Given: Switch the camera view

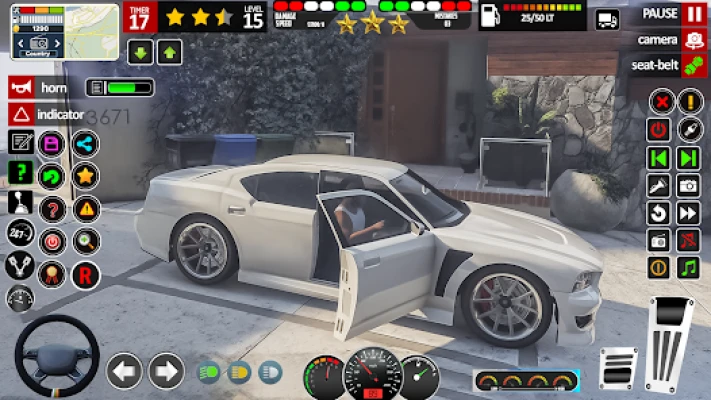Looking at the screenshot, I should [693, 40].
